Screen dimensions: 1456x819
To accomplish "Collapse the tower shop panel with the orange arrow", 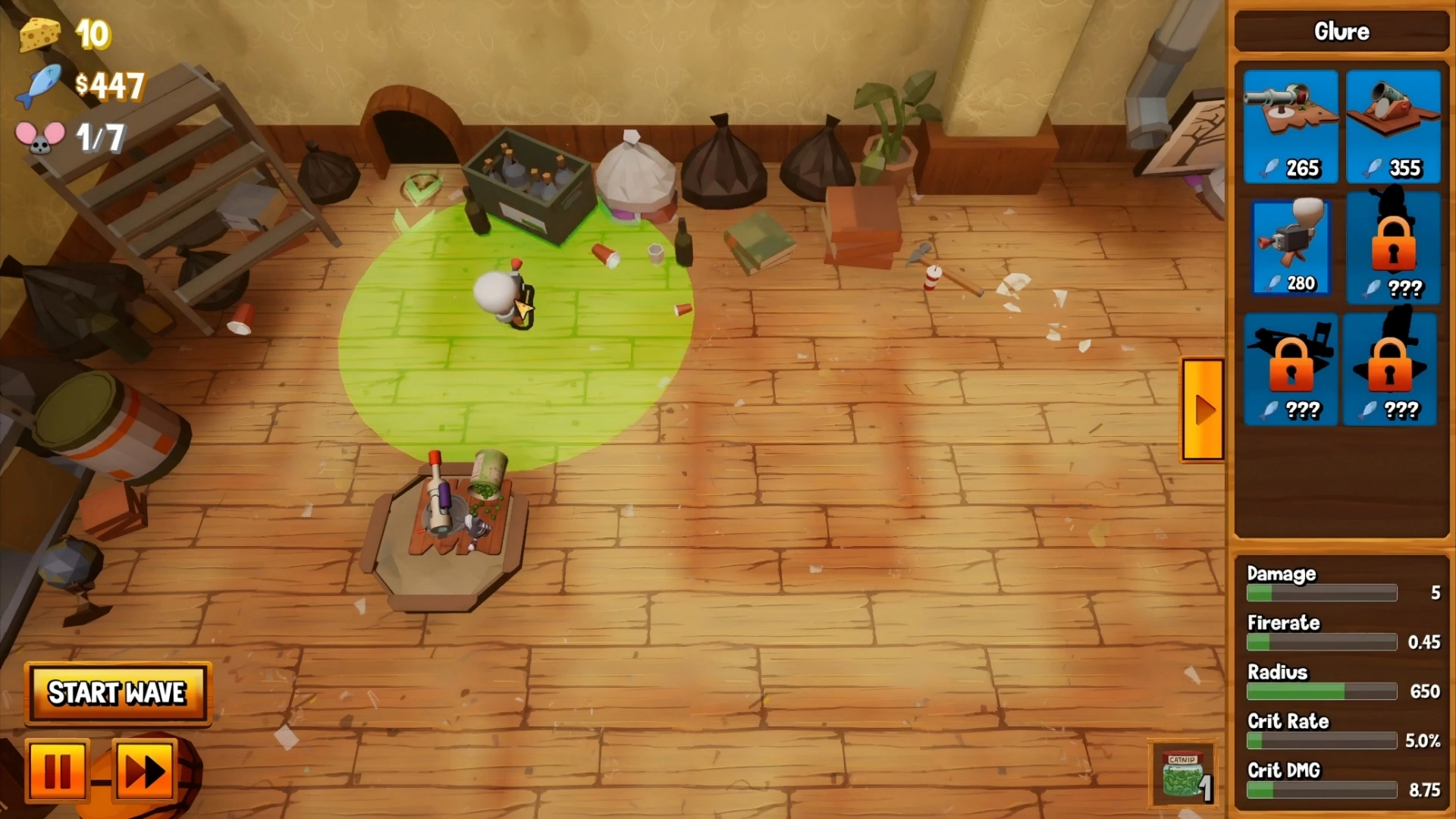I will (x=1203, y=409).
